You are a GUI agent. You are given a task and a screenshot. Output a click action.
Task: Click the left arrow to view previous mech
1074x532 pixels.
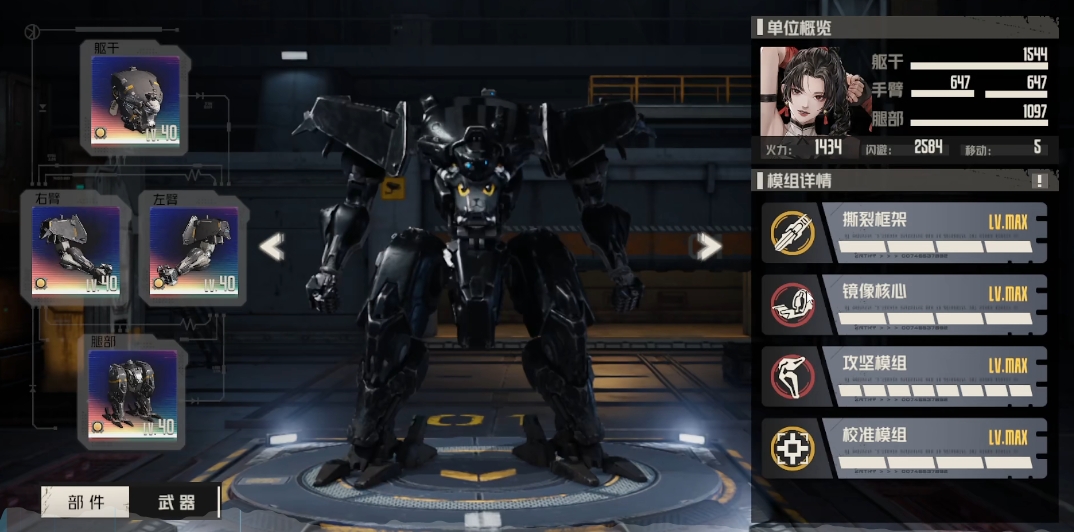271,246
